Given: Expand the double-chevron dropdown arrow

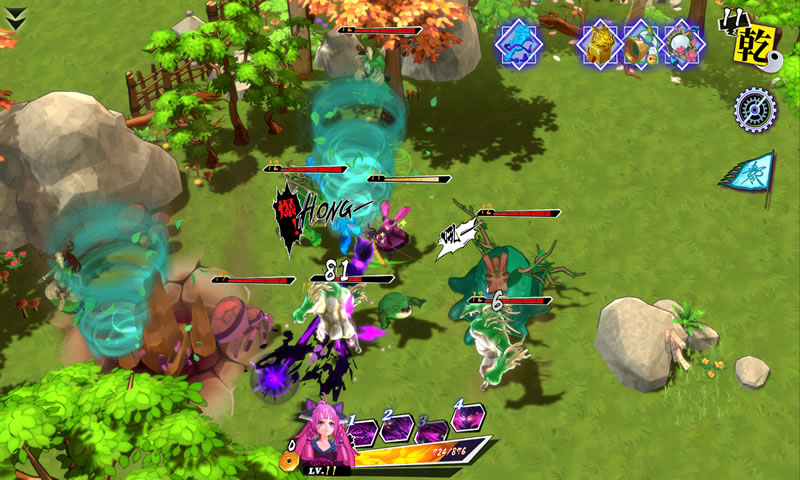Looking at the screenshot, I should (16, 13).
